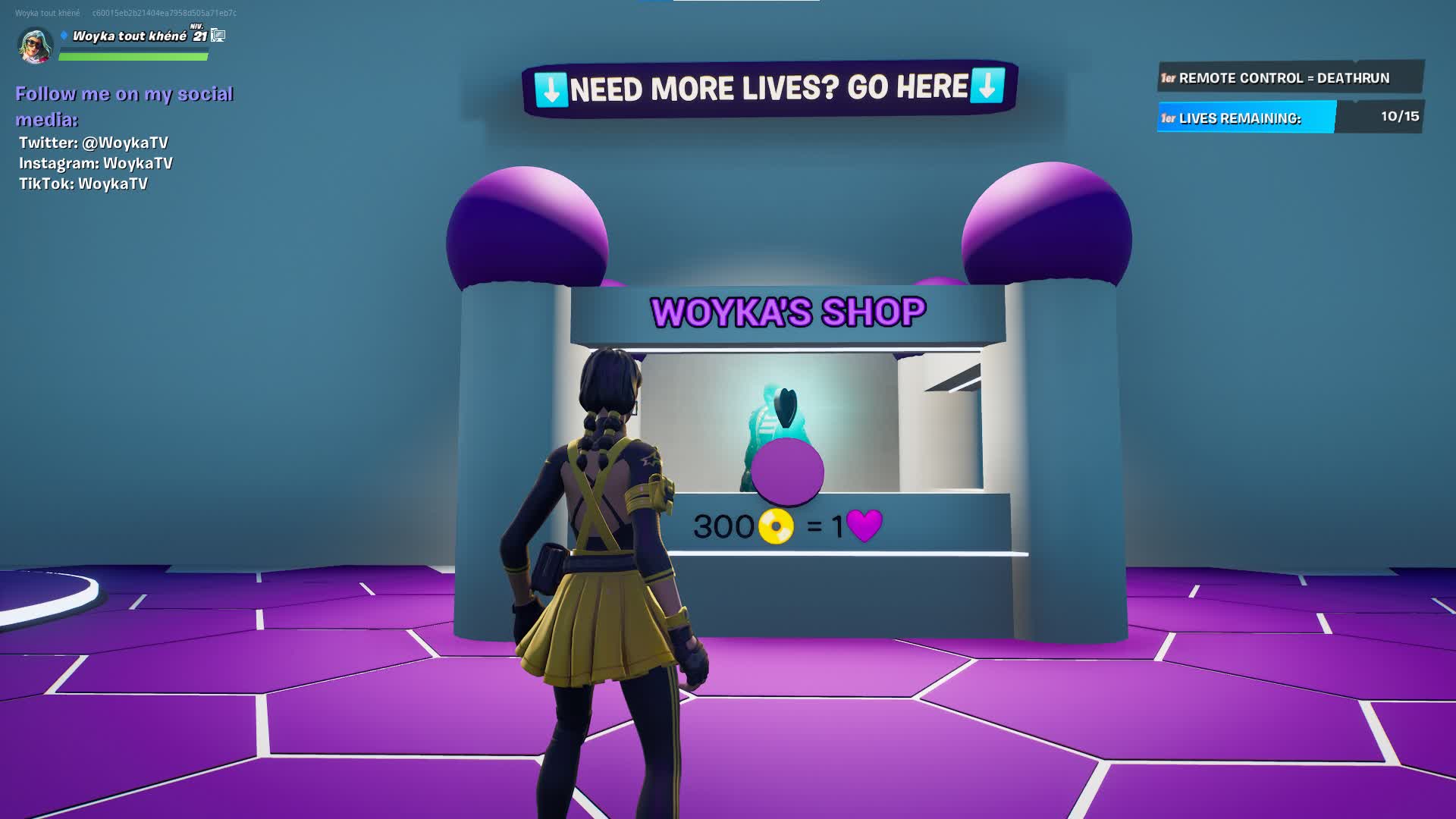The image size is (1456, 819).
Task: Open the REMOTE CONTROL = DEATHRUN panel
Action: point(1289,77)
